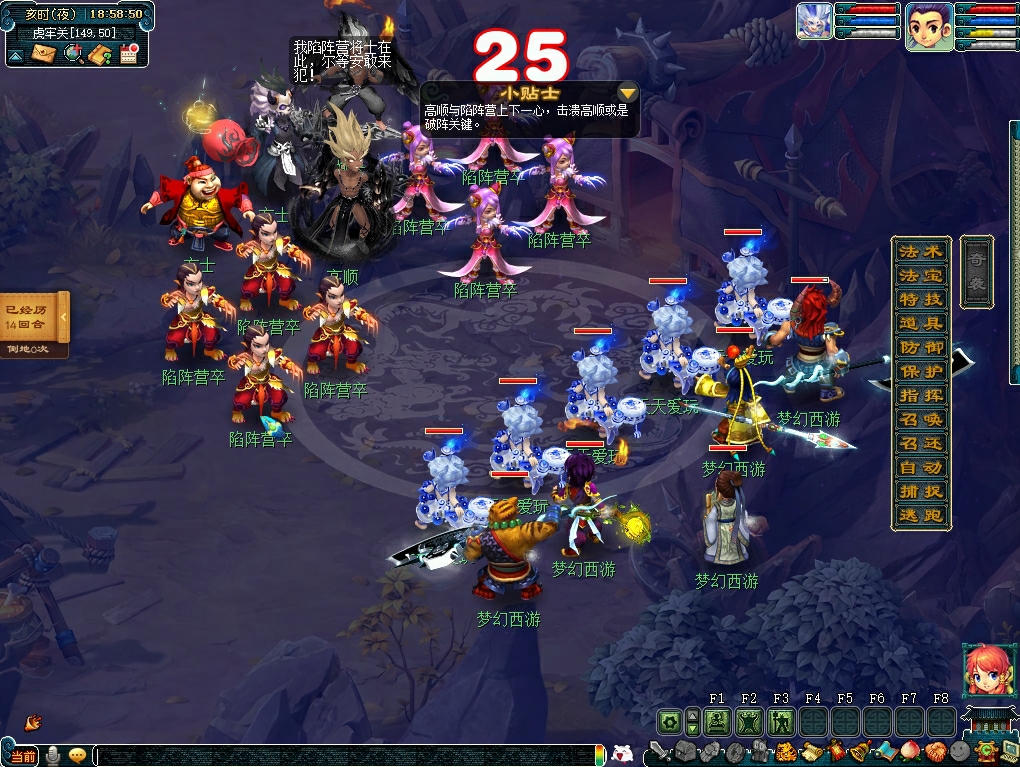The height and width of the screenshot is (767, 1020).
Task: Open the mail envelope icon
Action: pos(44,54)
